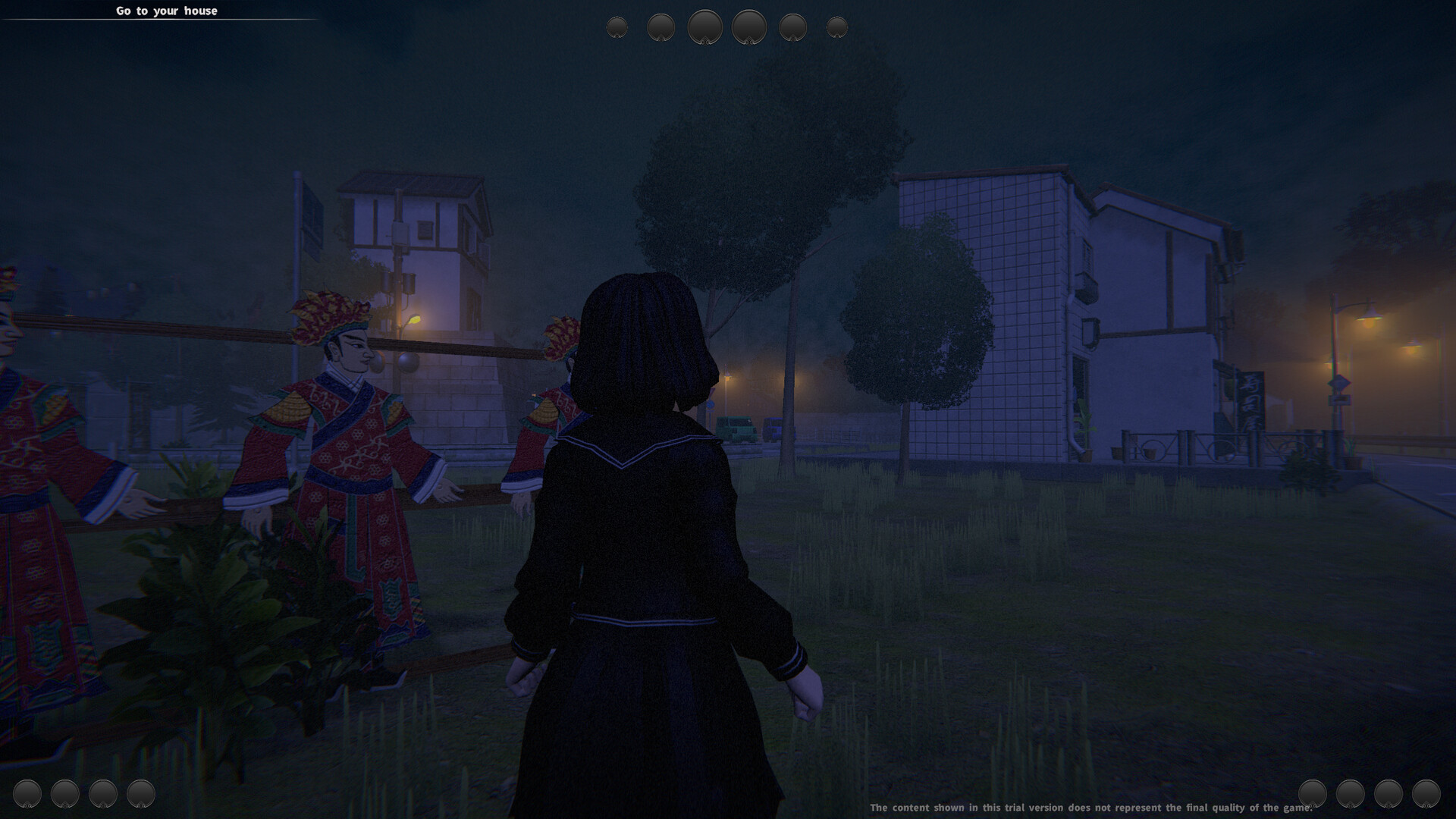Select the large third slot icon top-center
Image resolution: width=1456 pixels, height=819 pixels.
[x=704, y=27]
